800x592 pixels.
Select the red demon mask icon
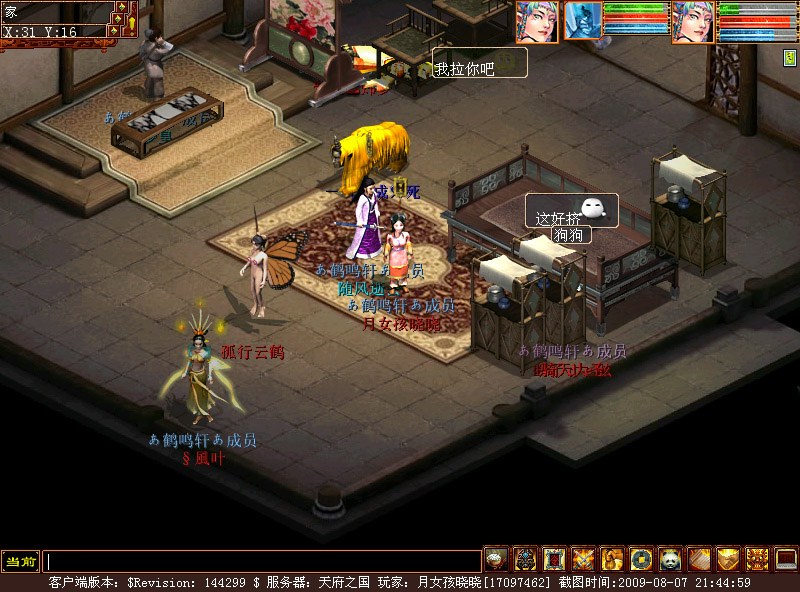click(757, 560)
